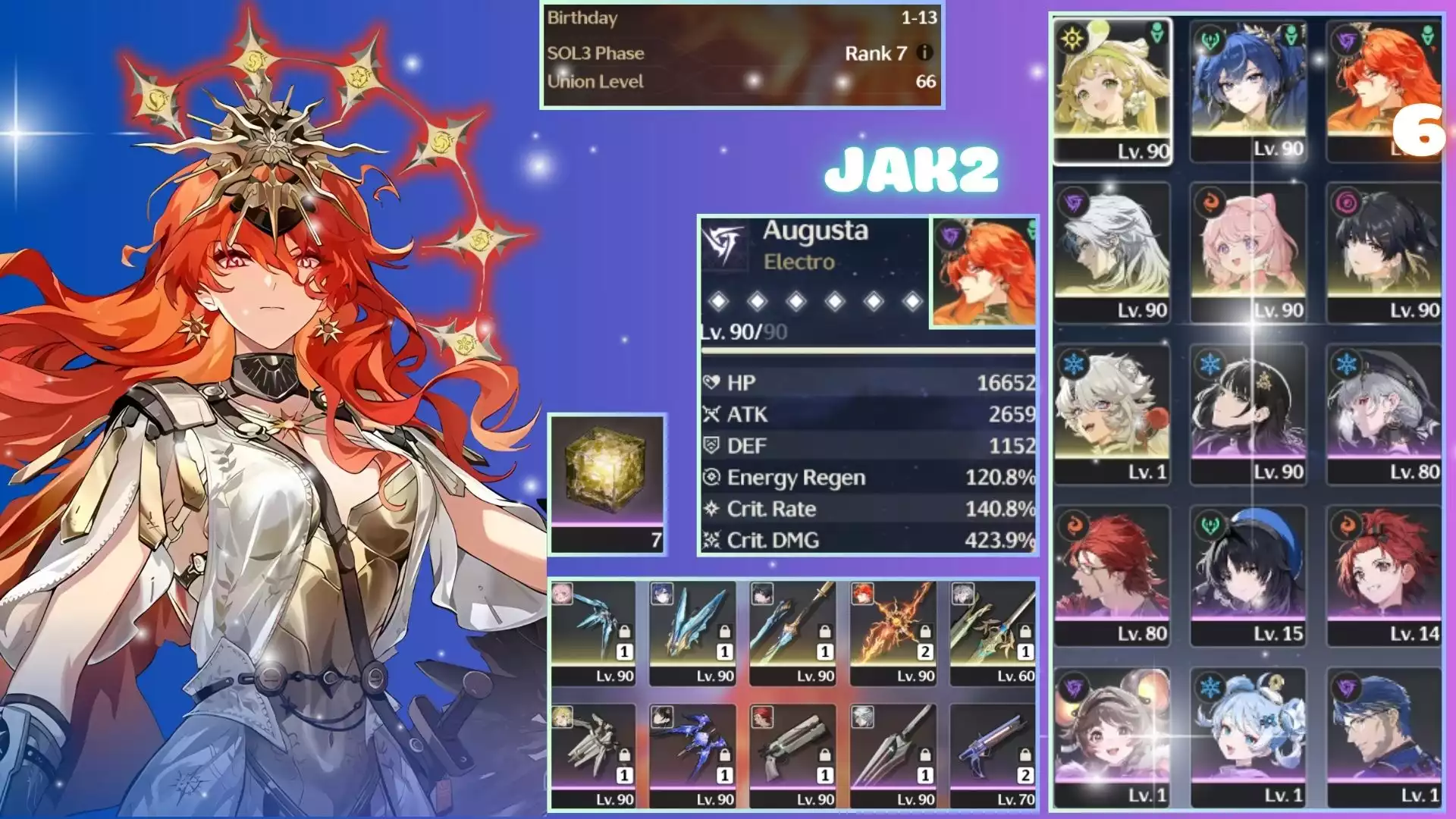
Task: Open Augusta's portrait in the stats panel
Action: (983, 273)
